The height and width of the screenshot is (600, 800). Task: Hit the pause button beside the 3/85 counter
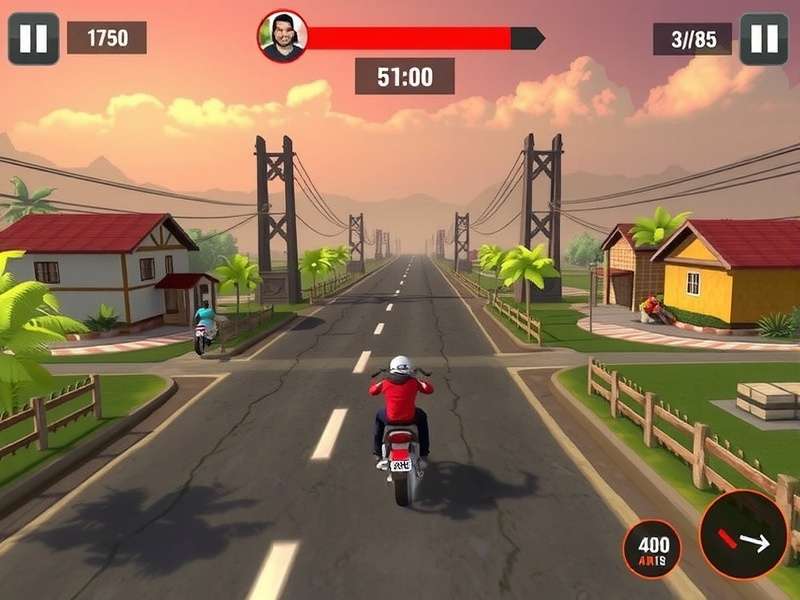click(x=764, y=39)
